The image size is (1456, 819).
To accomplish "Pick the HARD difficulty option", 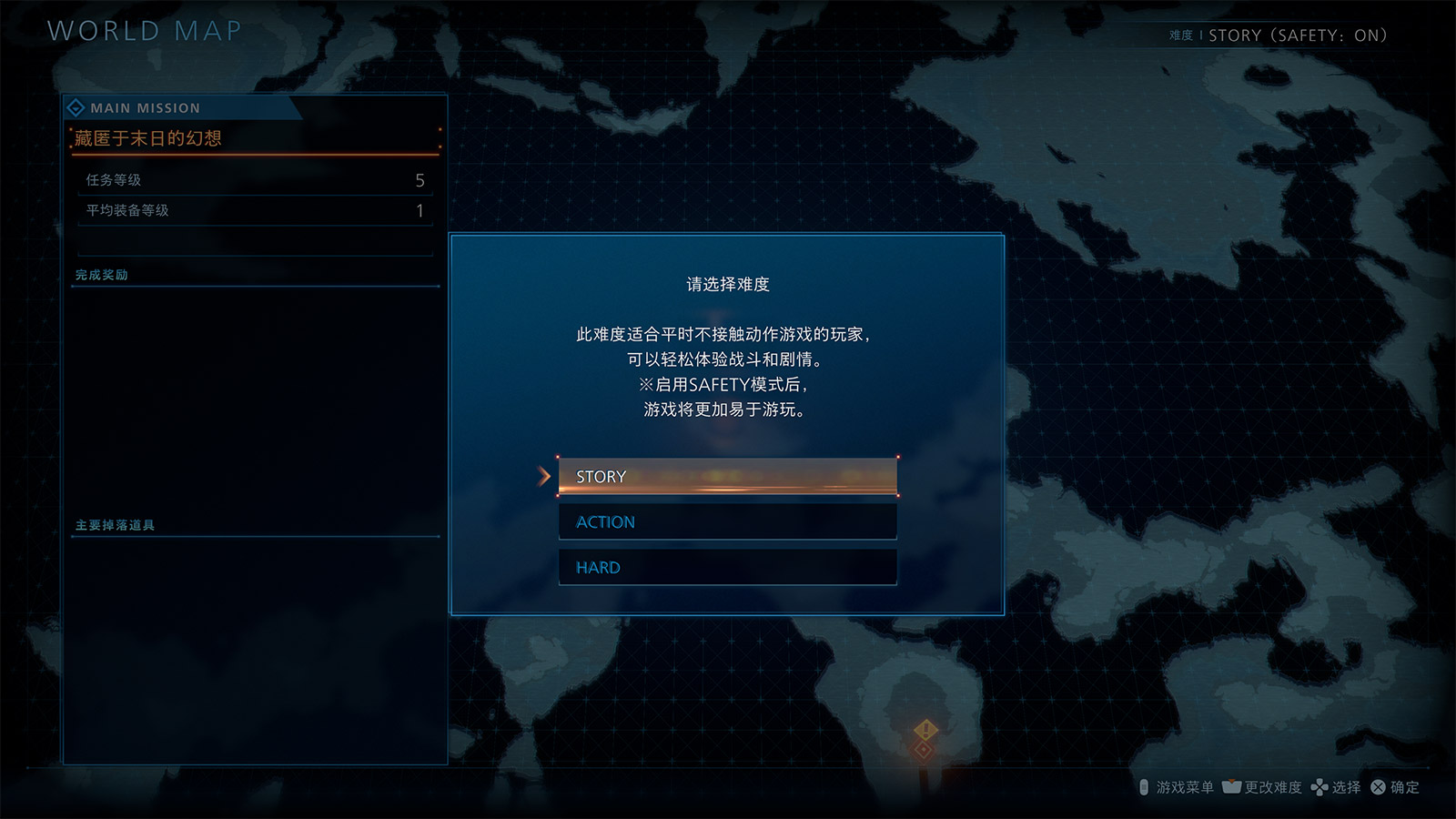I will pos(727,568).
